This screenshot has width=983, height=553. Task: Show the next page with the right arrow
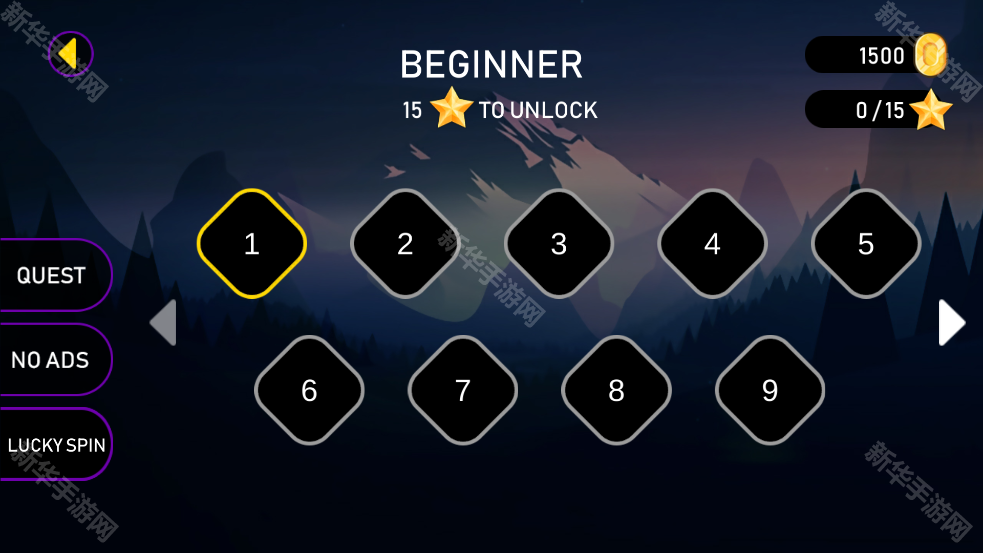coord(951,323)
